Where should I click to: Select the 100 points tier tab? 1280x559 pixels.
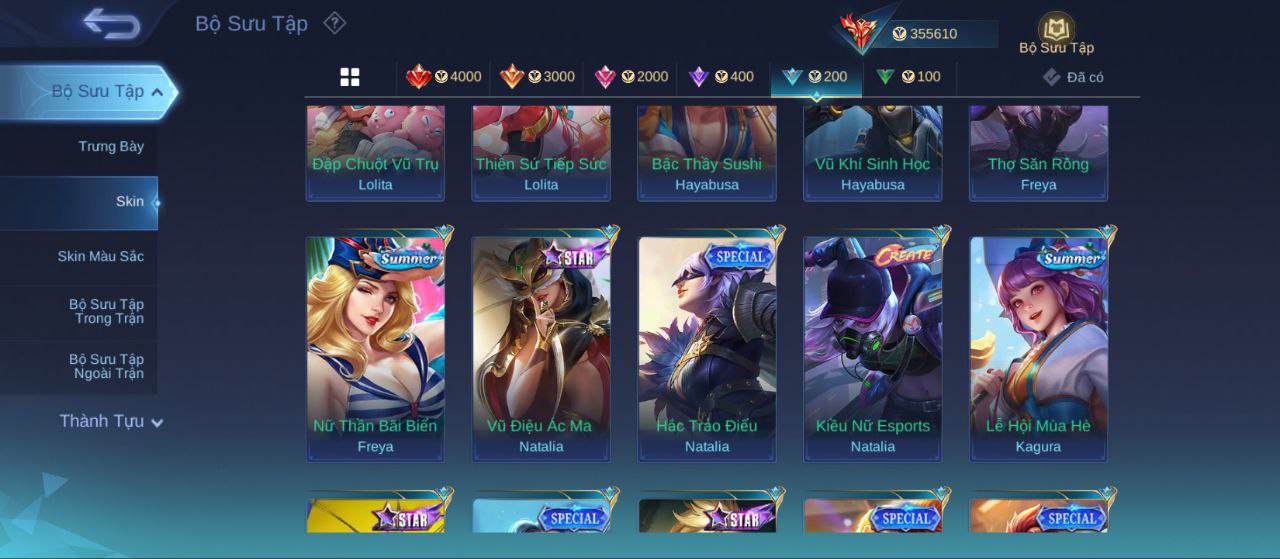point(908,77)
